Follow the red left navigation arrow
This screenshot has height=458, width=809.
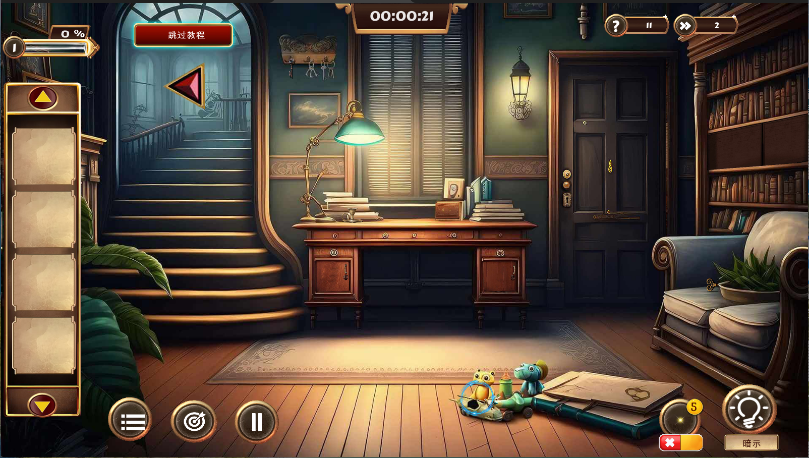(186, 86)
